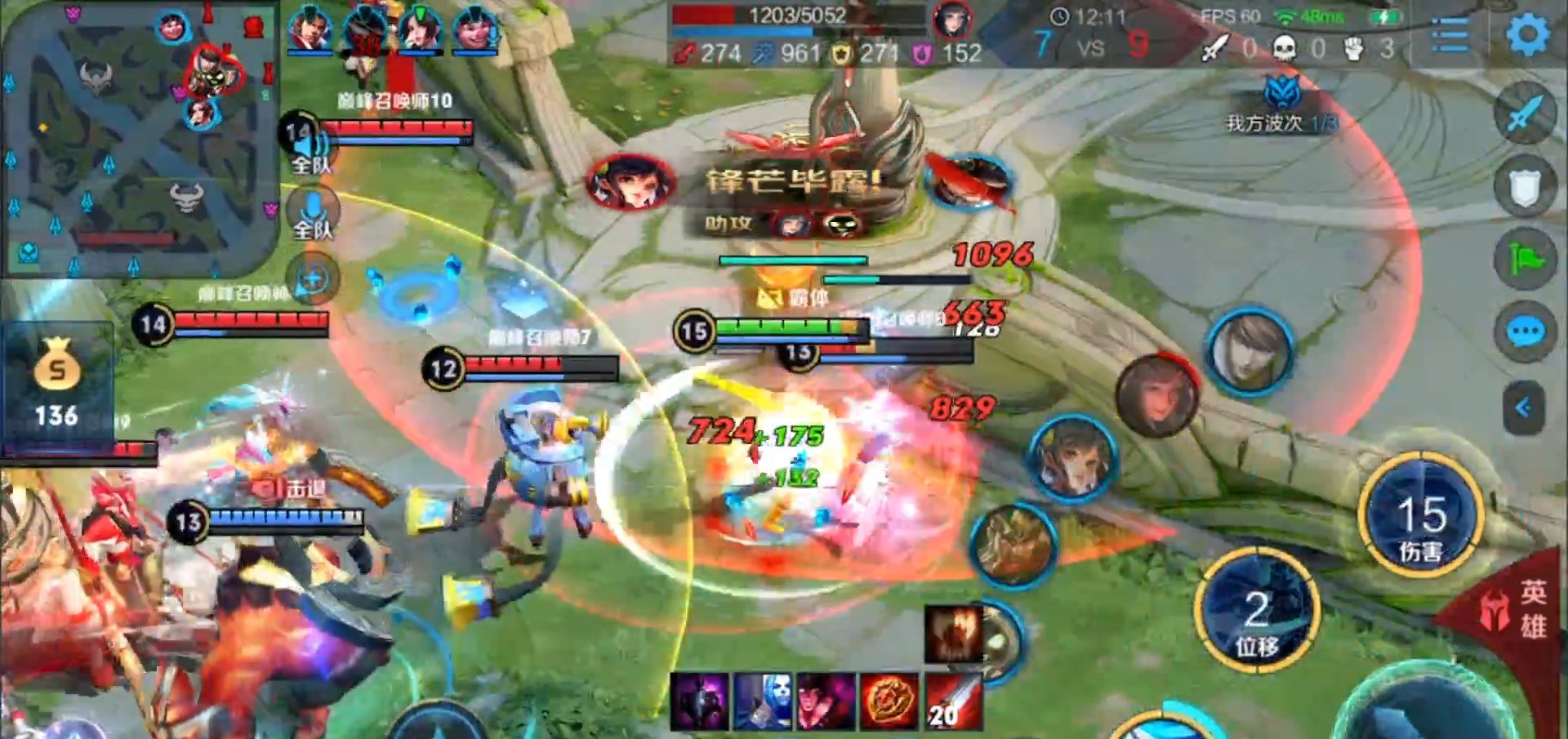
Task: Select the blue-haired figure item icon
Action: [x=762, y=701]
